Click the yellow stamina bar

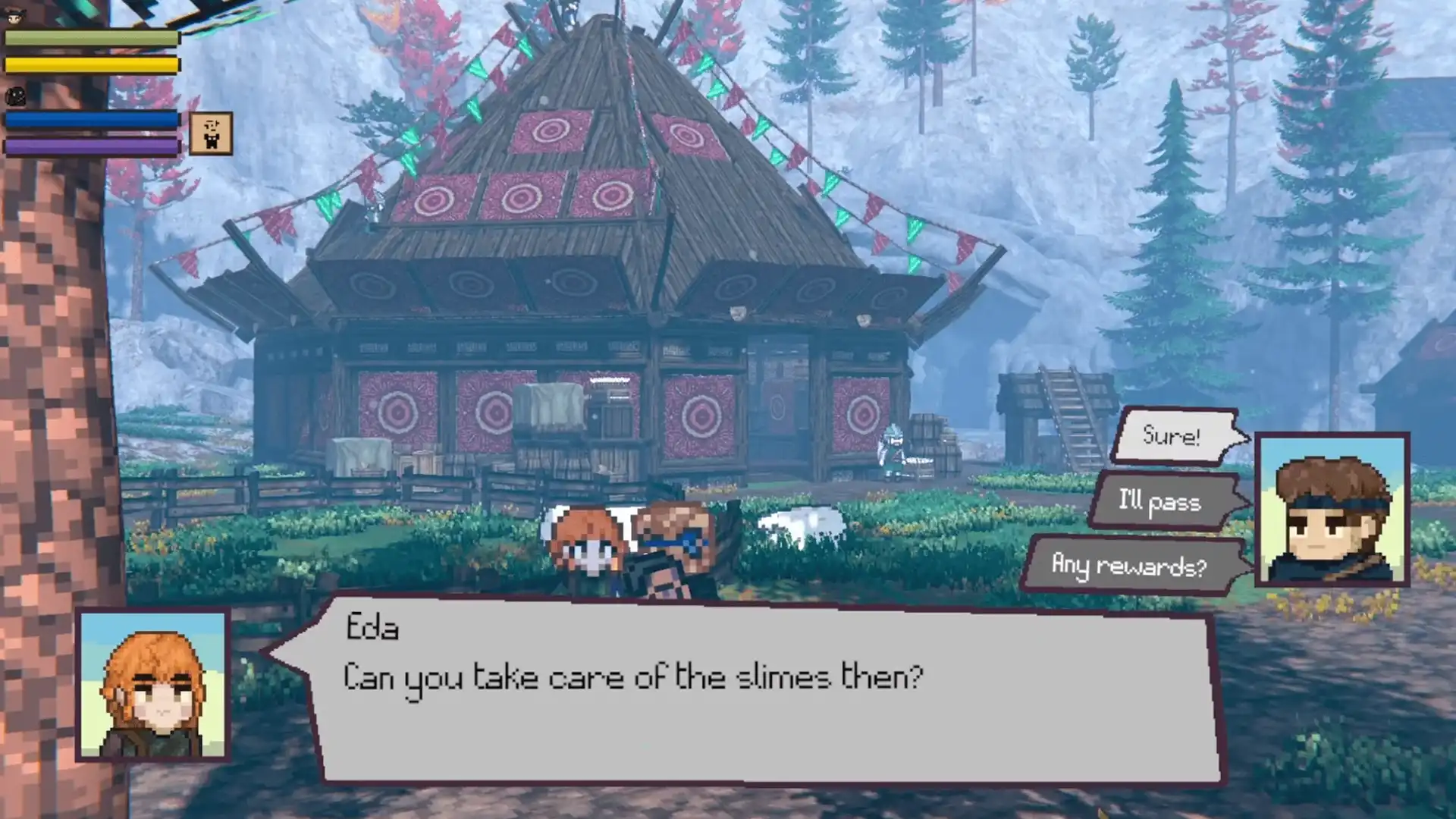pos(91,65)
